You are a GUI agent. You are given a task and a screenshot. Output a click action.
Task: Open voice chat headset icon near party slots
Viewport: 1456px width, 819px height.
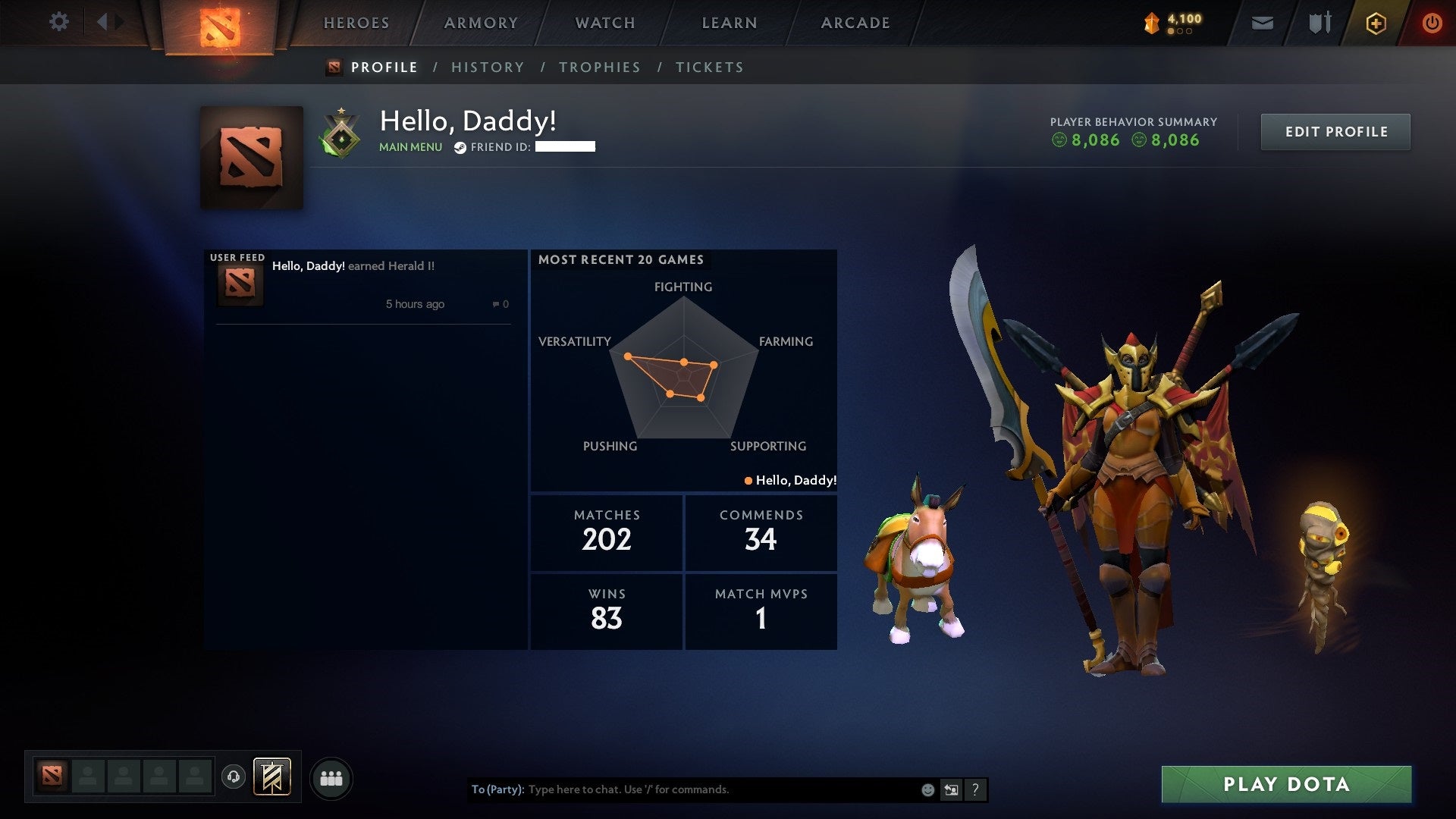coord(234,777)
